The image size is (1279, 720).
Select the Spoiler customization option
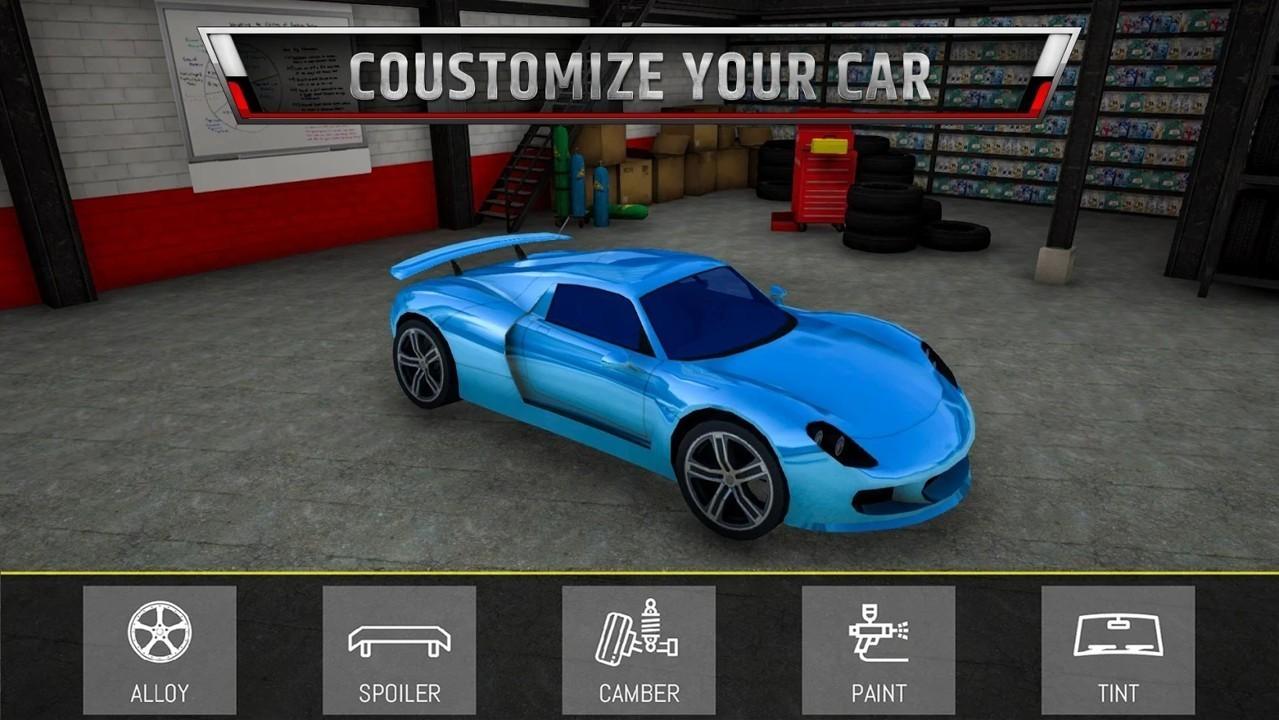[x=399, y=650]
